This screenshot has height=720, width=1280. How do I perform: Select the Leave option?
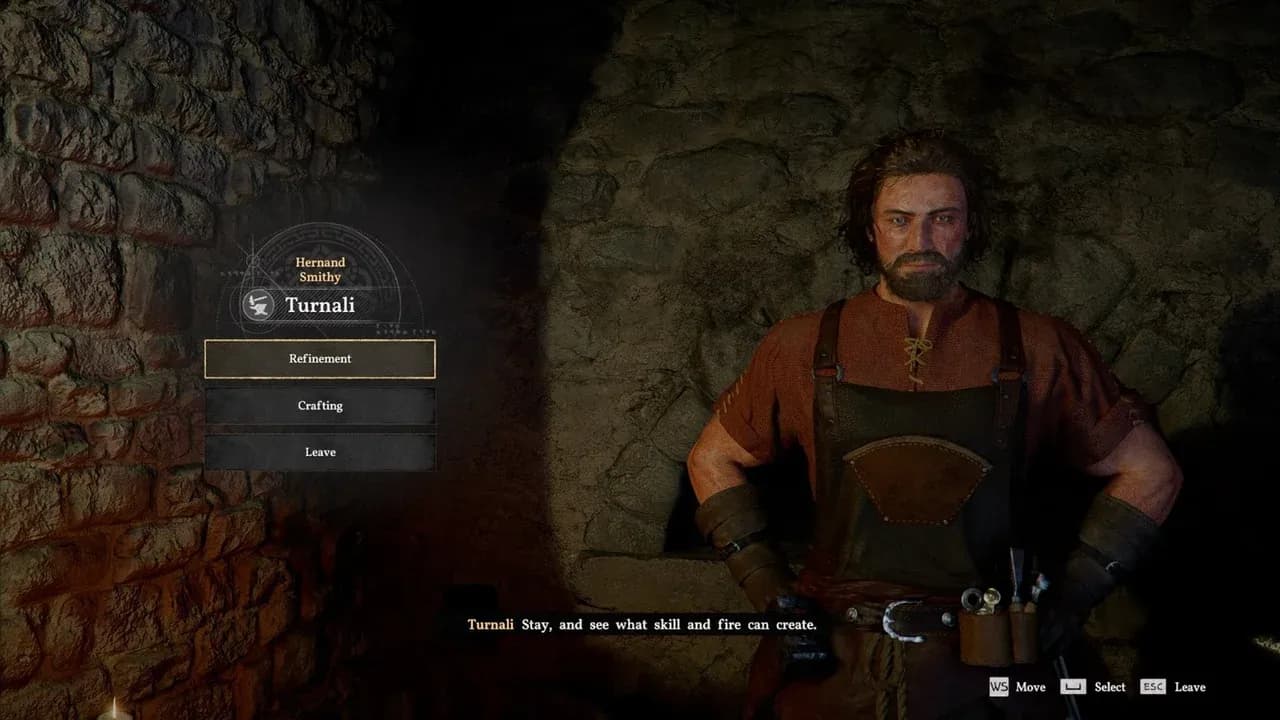[x=320, y=452]
